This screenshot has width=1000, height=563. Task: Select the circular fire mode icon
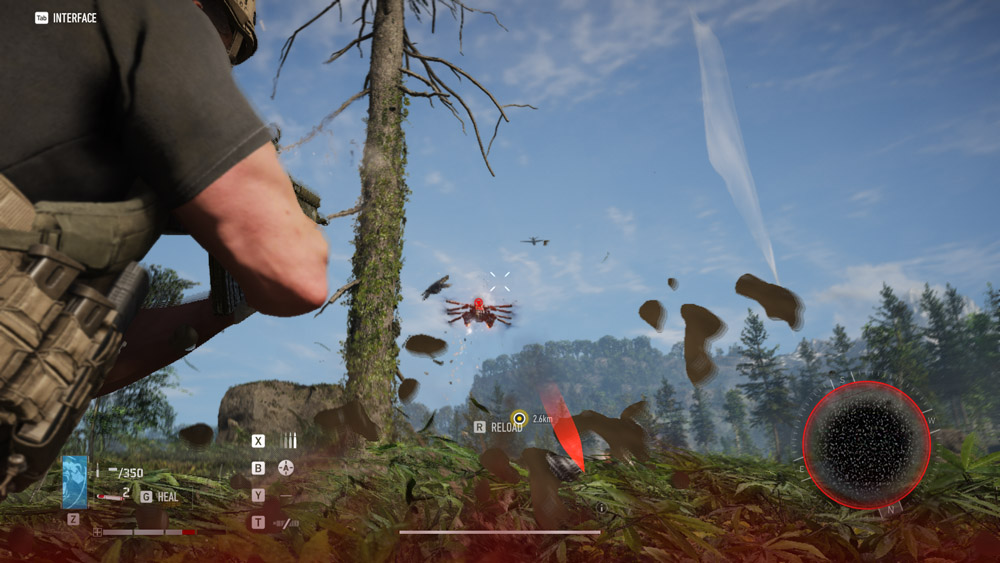point(286,467)
